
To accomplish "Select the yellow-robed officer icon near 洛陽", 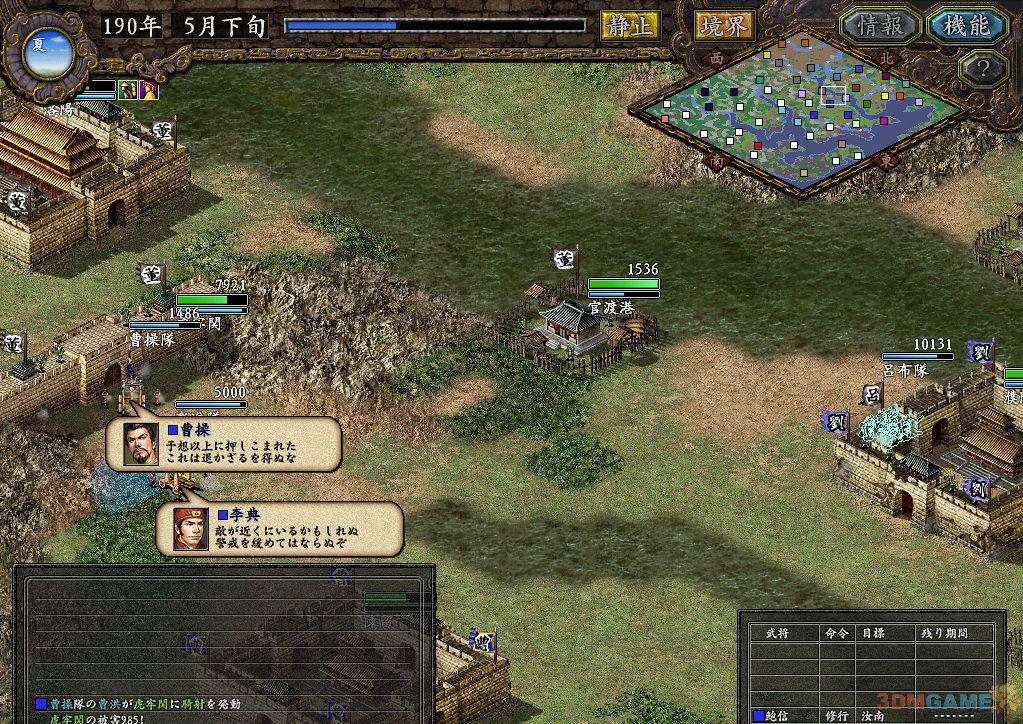I will pos(128,89).
